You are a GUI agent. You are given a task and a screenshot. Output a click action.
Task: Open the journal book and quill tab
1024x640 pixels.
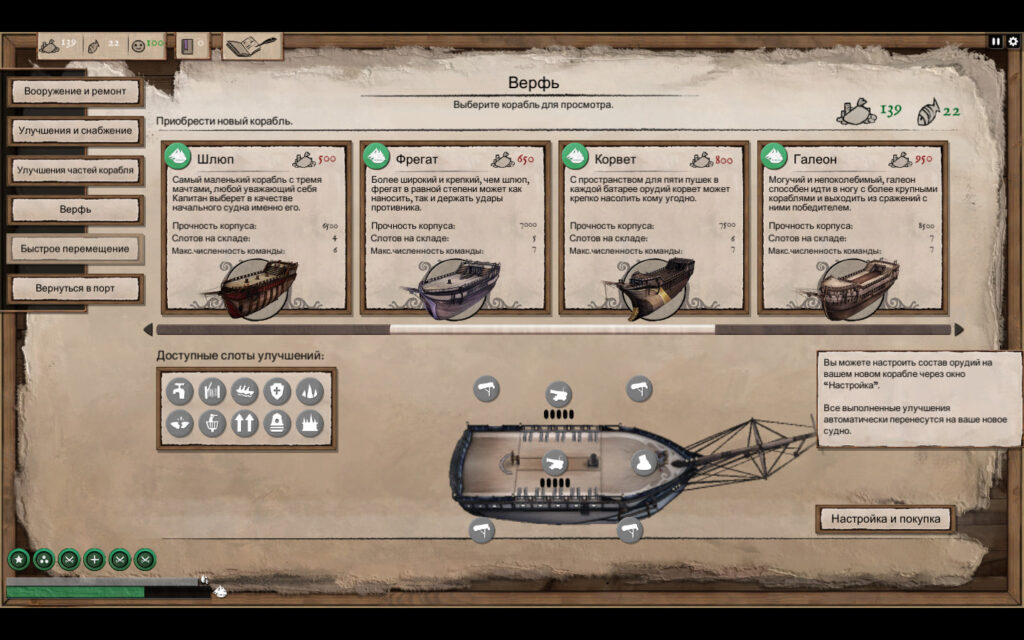coord(252,46)
